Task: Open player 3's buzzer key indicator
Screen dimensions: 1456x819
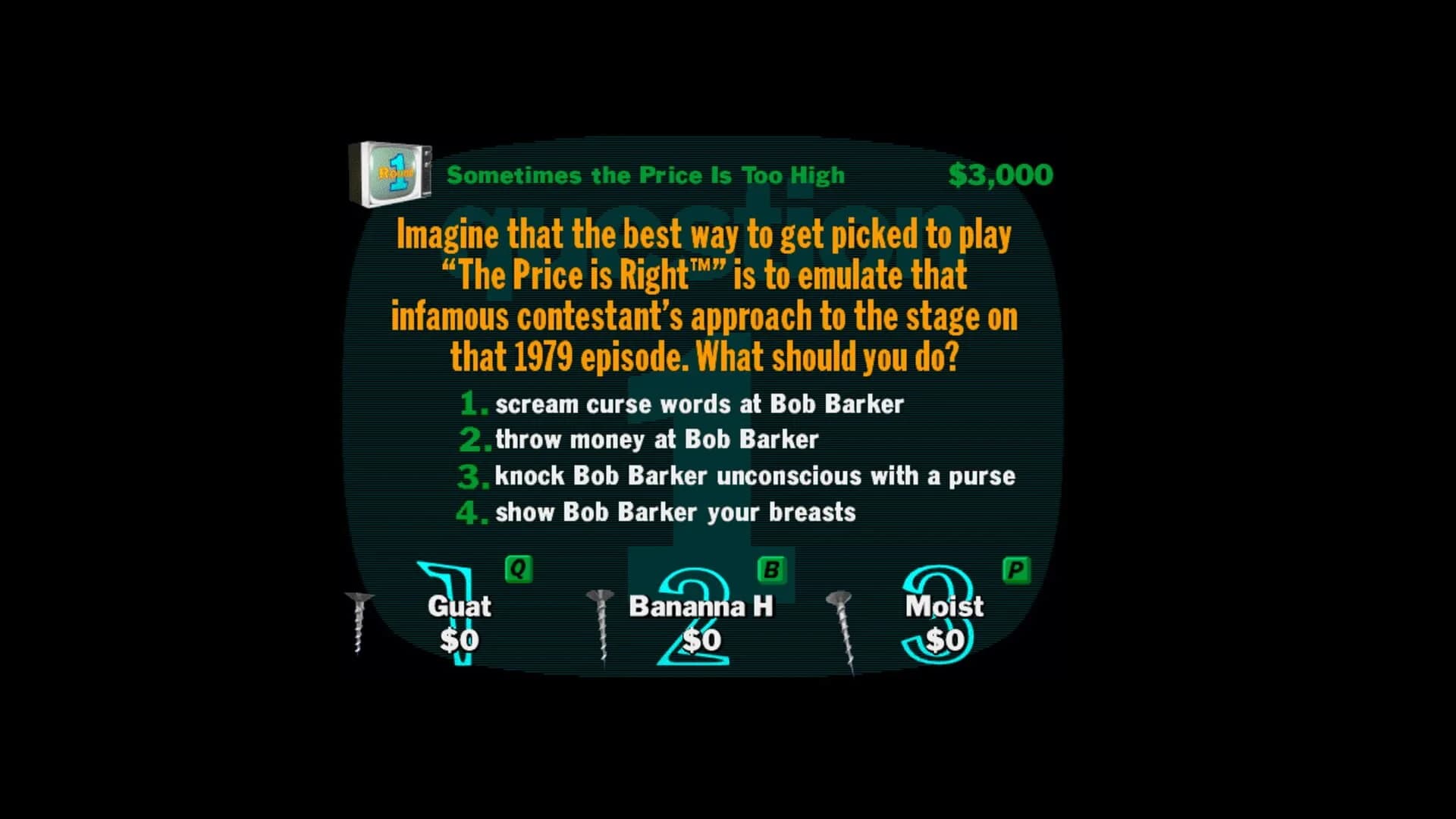Action: click(1018, 569)
